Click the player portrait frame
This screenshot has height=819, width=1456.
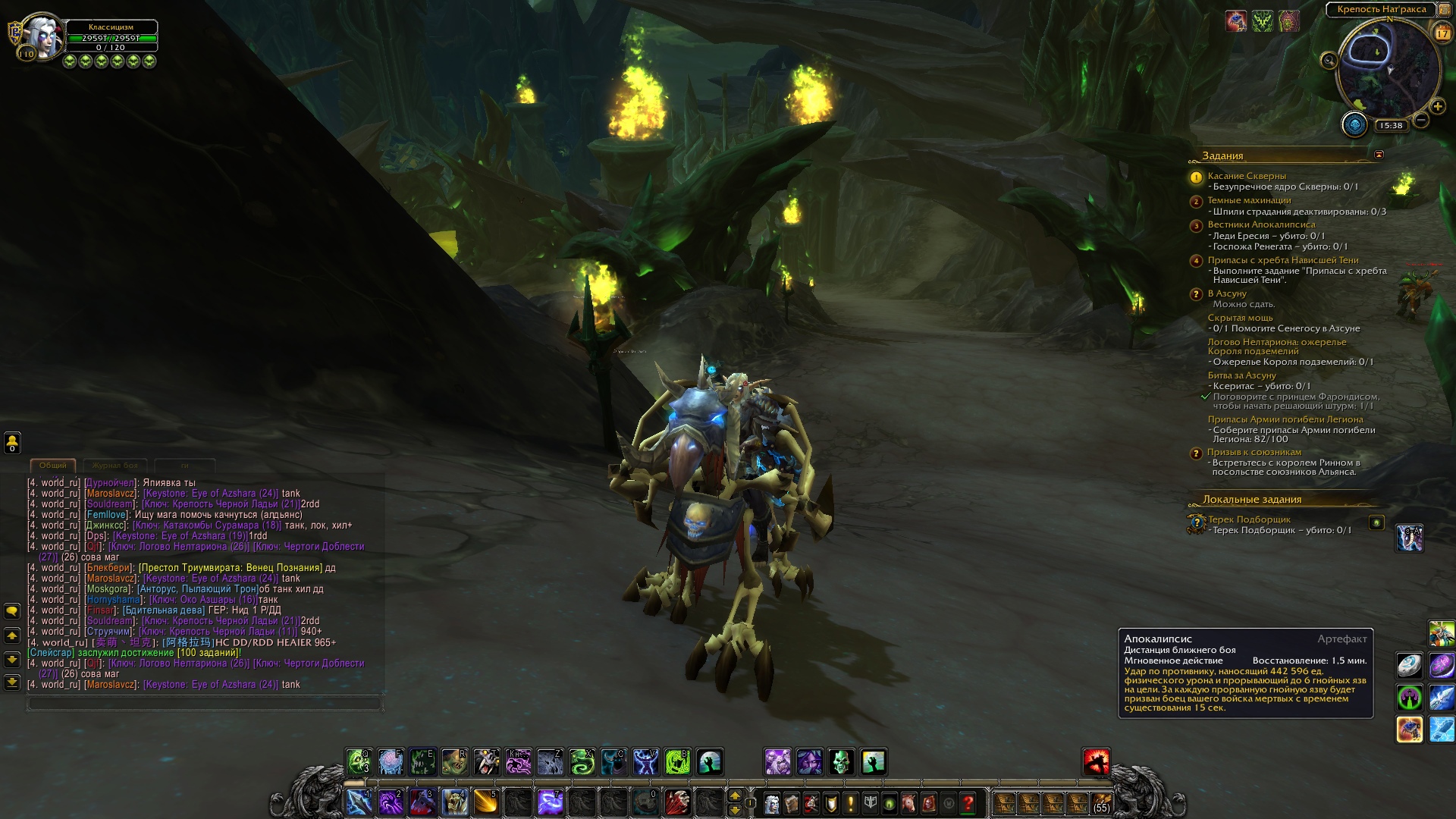42,36
